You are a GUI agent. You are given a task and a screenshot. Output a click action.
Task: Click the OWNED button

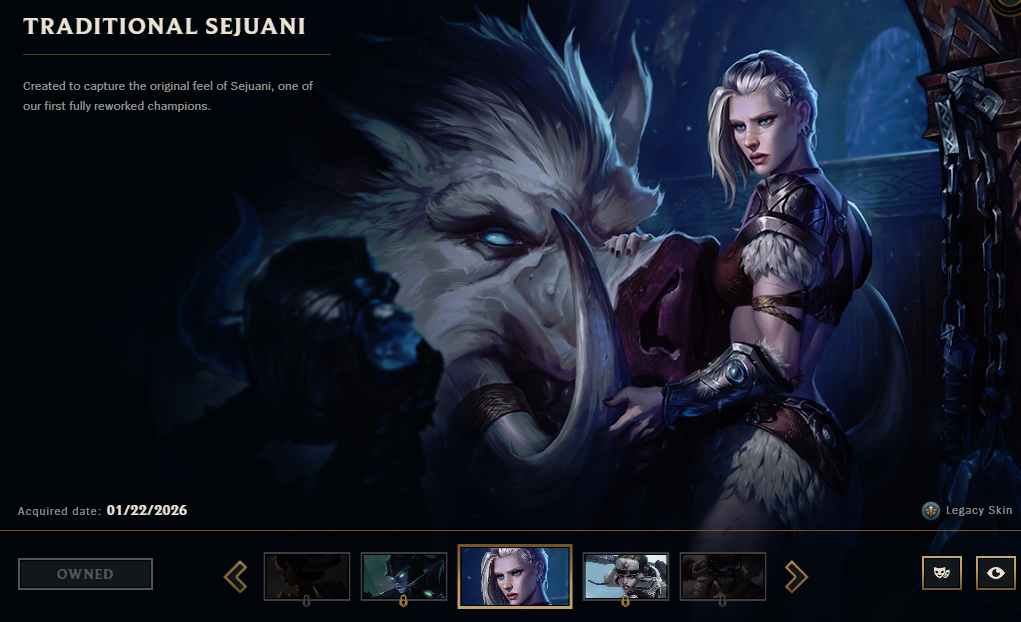(x=85, y=574)
